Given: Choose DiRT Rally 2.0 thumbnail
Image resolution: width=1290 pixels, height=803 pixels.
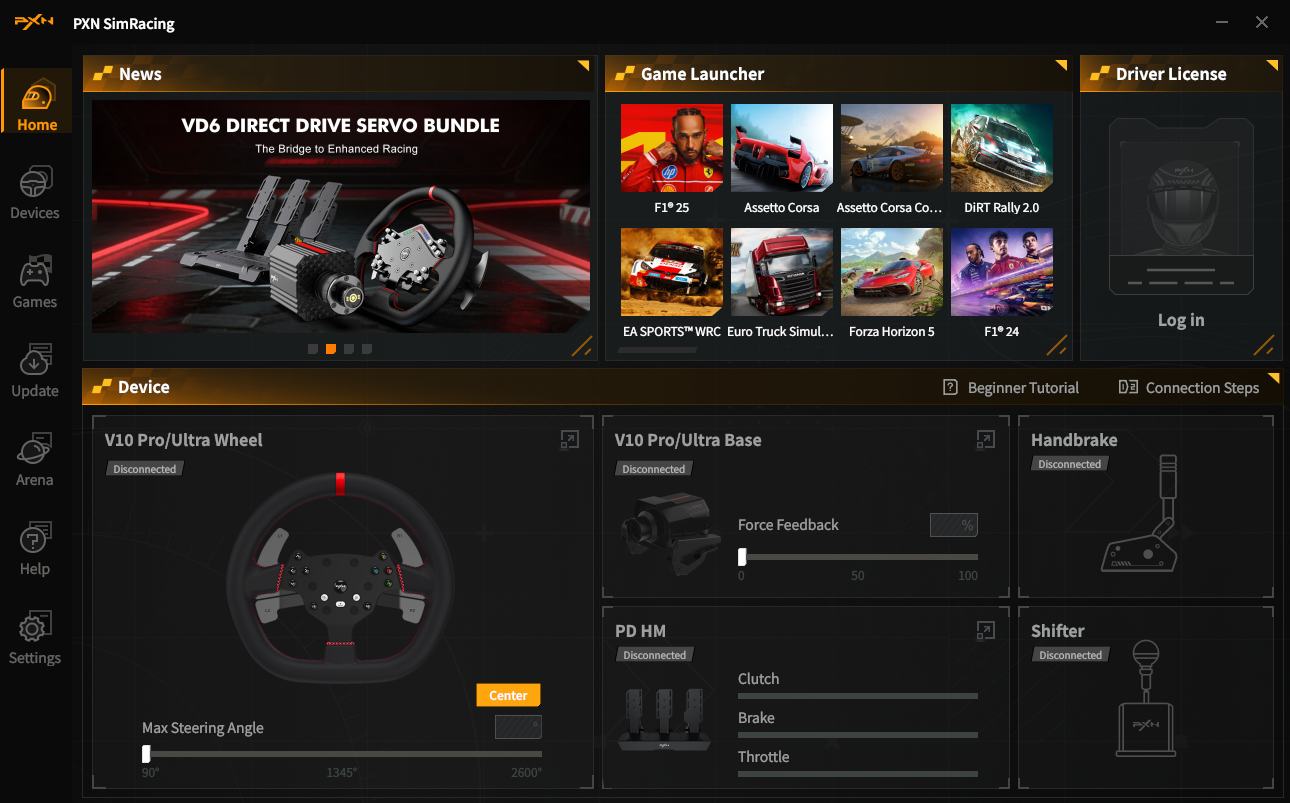Looking at the screenshot, I should point(1001,149).
